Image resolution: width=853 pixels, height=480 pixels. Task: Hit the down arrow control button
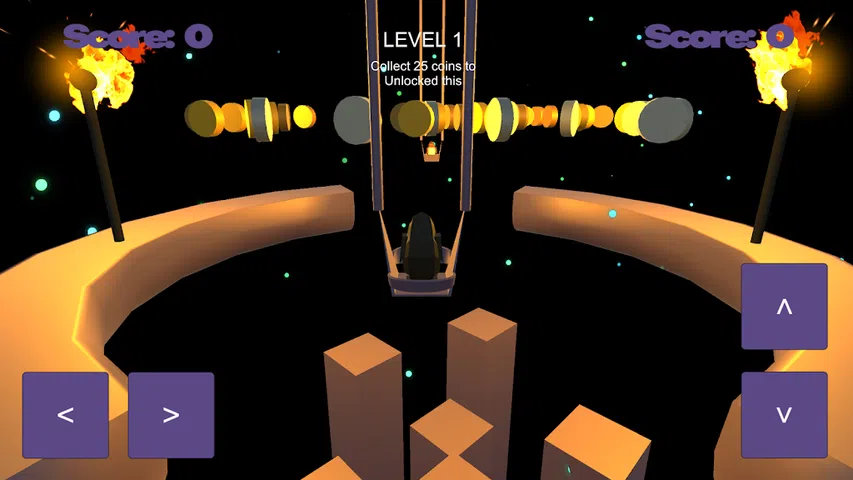tap(784, 415)
